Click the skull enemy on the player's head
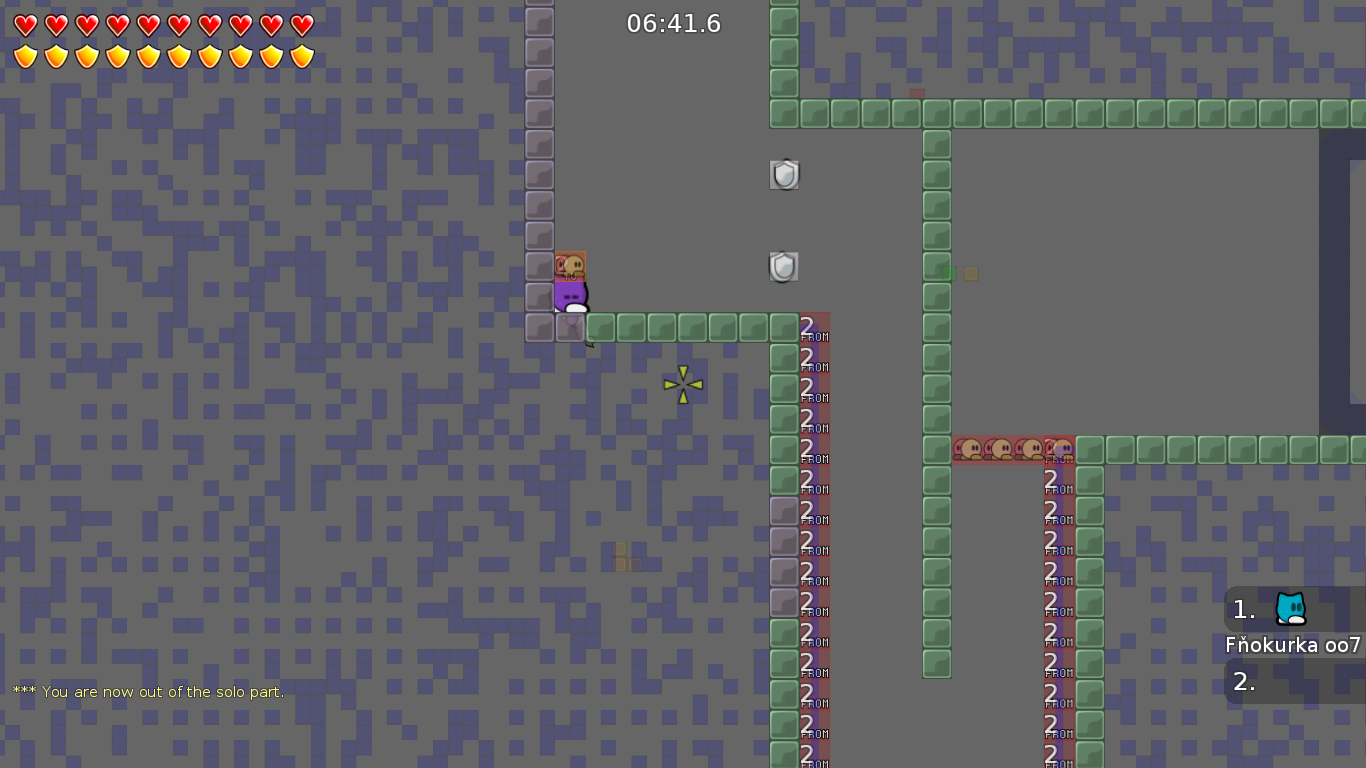1366x768 pixels. click(x=570, y=266)
